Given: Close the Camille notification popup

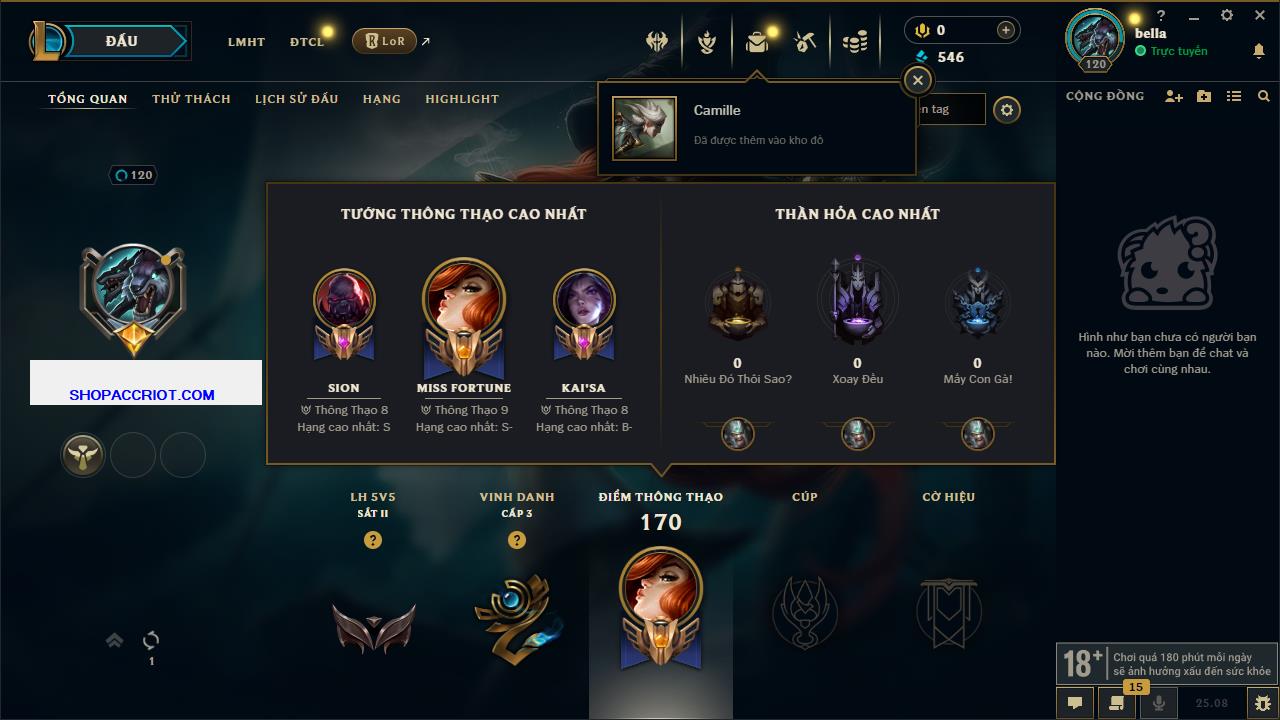Looking at the screenshot, I should [917, 81].
